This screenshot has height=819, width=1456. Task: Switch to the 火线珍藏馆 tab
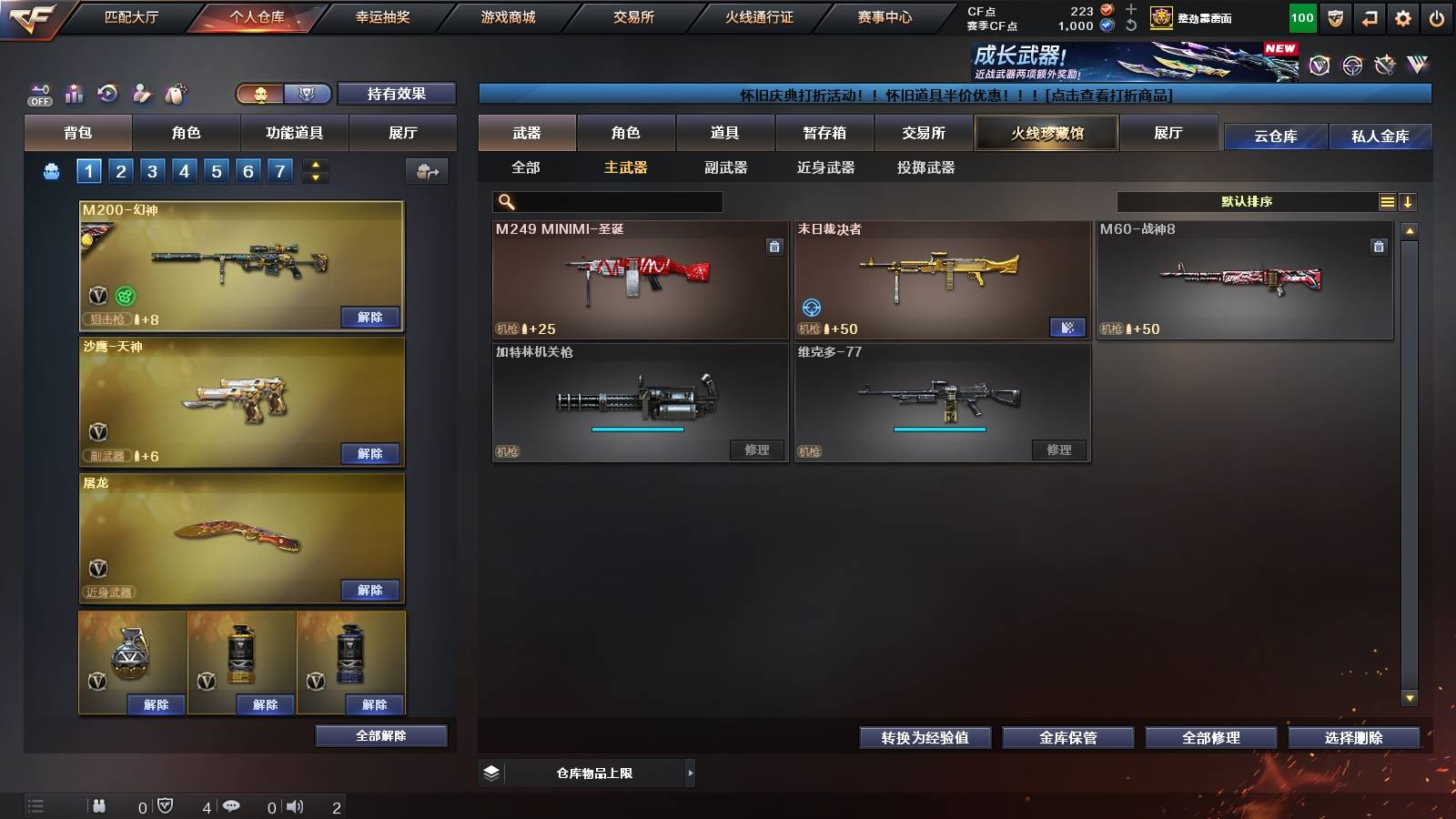(1046, 133)
